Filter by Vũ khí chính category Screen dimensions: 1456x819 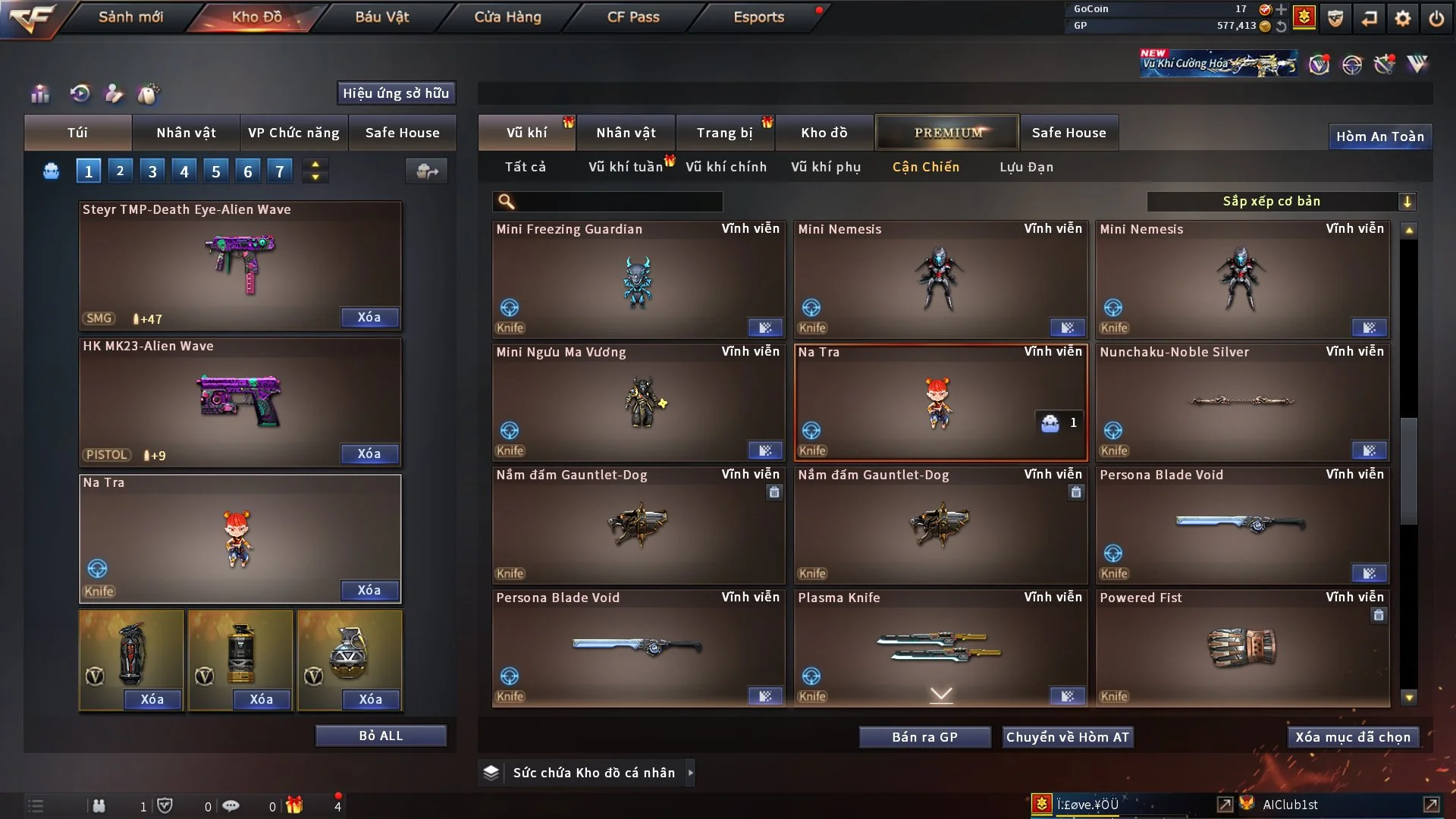point(726,167)
